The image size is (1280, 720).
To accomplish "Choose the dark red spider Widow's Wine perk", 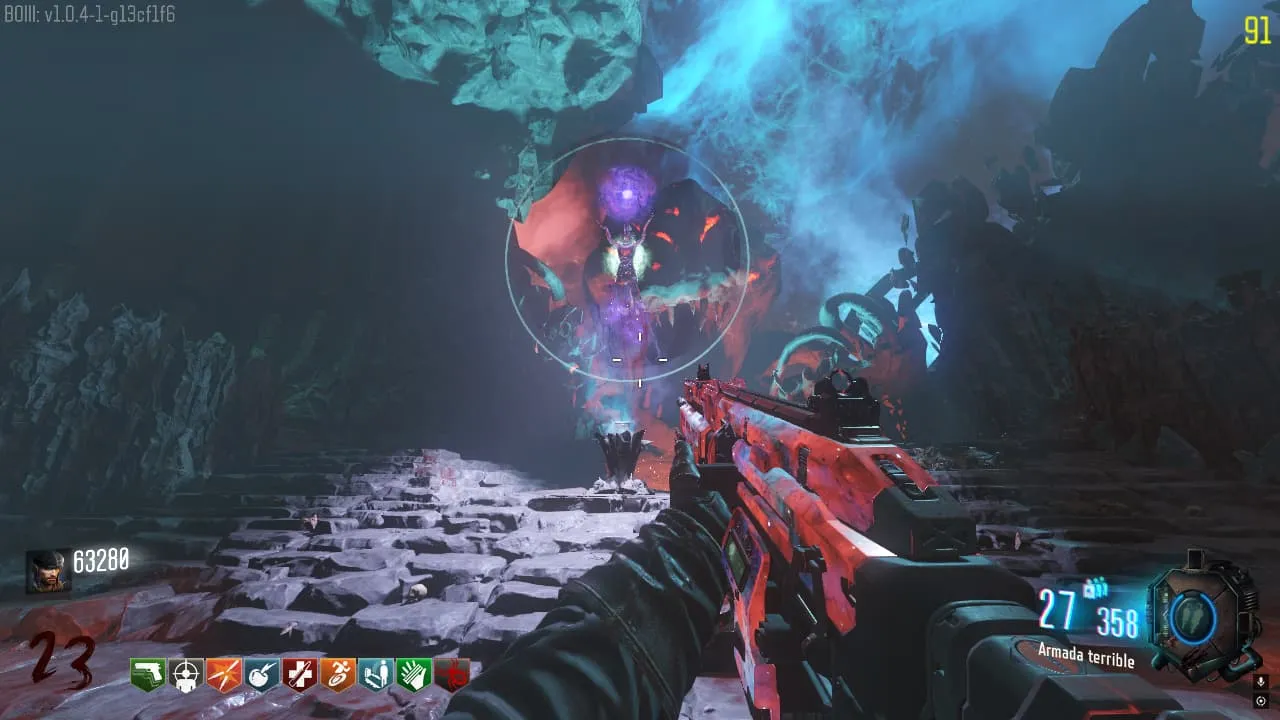I will [x=452, y=676].
